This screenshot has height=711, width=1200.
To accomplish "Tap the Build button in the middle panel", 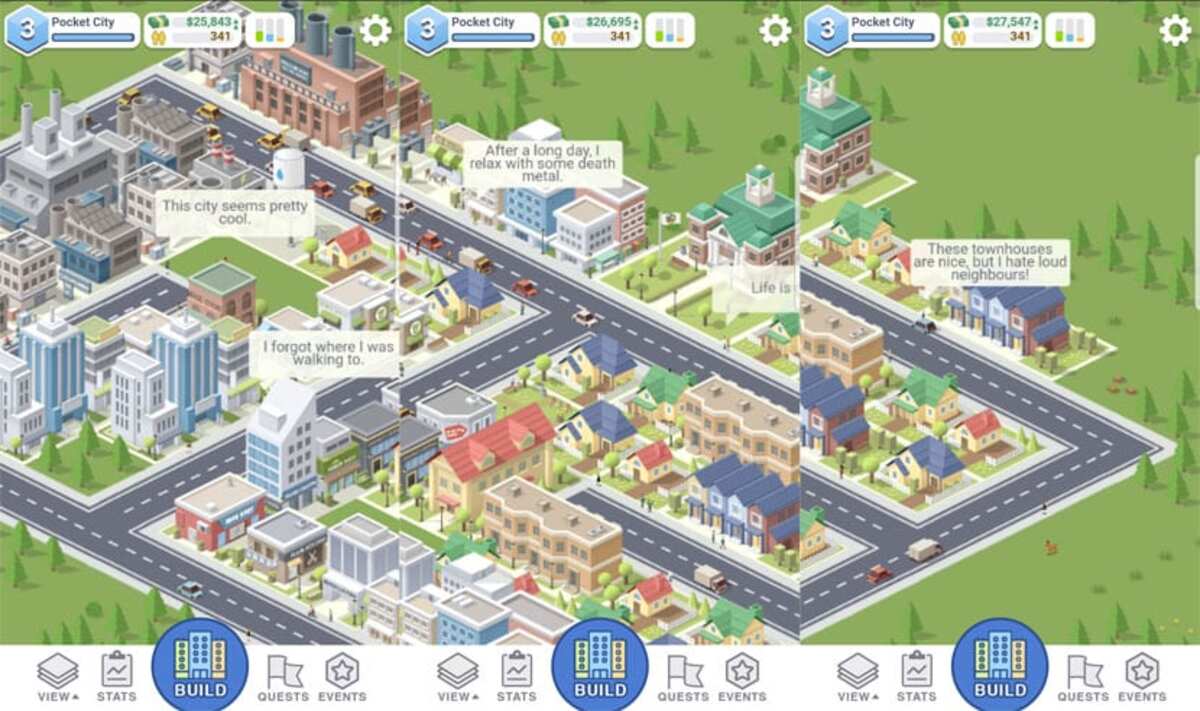I will 600,667.
